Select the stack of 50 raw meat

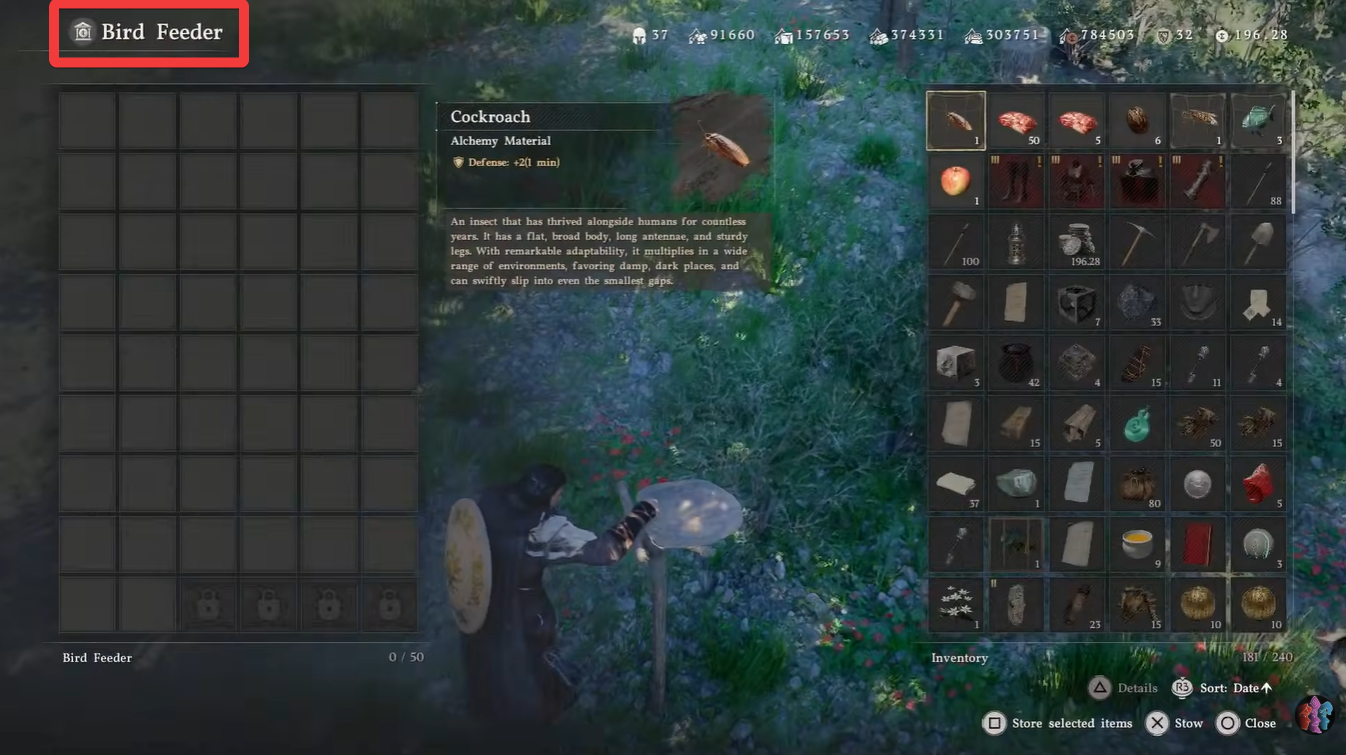[1016, 120]
